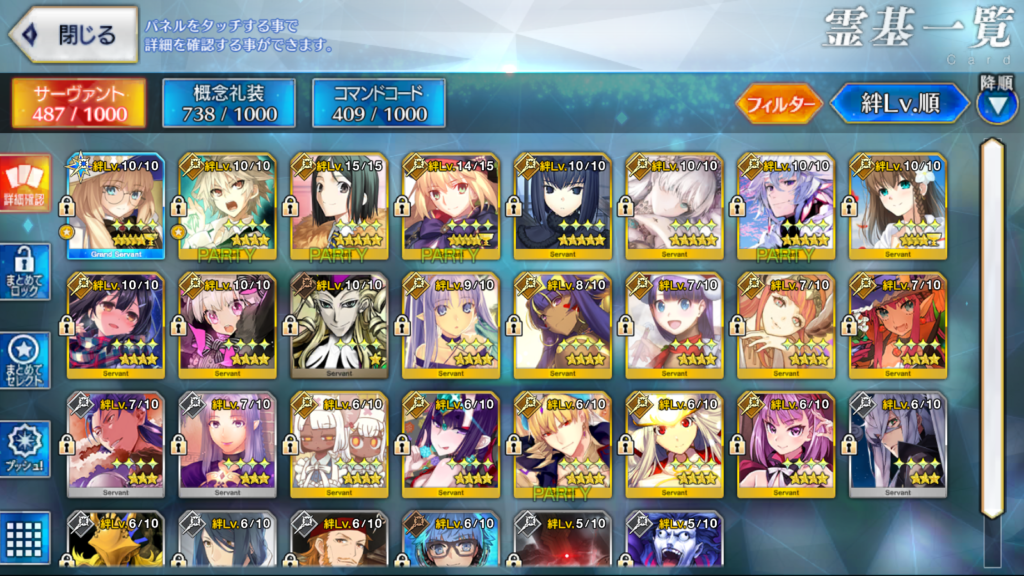
Task: Open the 概念礼装 tab
Action: (x=229, y=104)
